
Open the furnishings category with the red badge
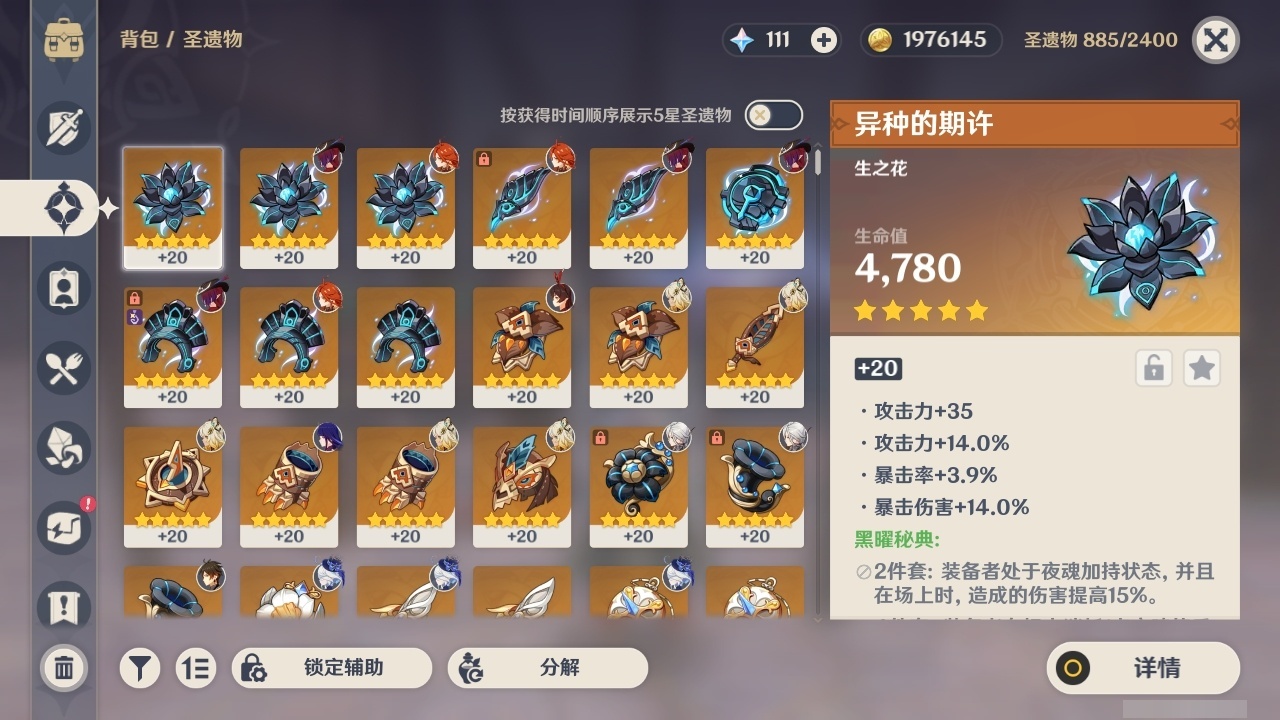62,528
